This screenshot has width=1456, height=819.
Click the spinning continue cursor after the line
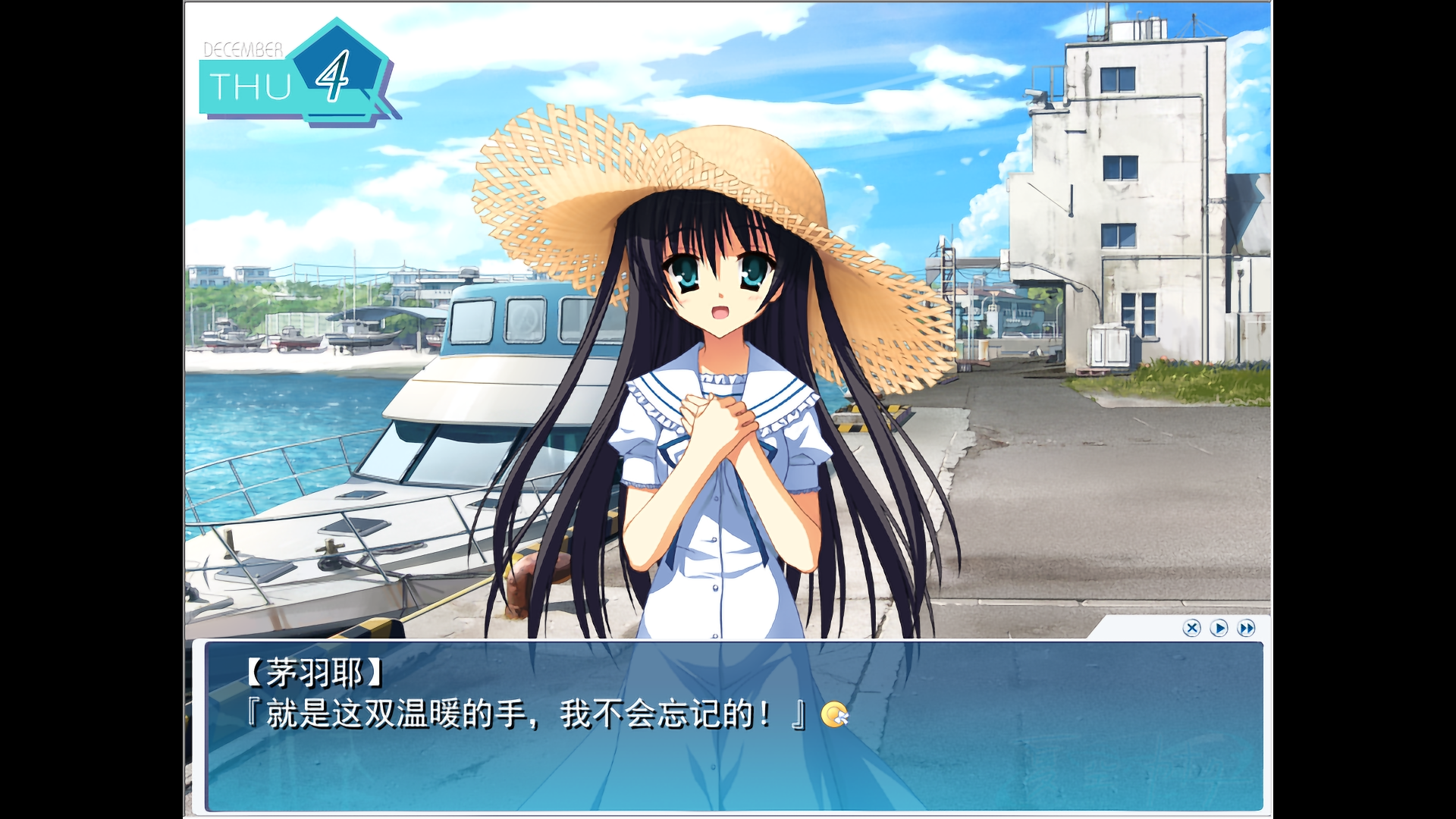[x=834, y=714]
